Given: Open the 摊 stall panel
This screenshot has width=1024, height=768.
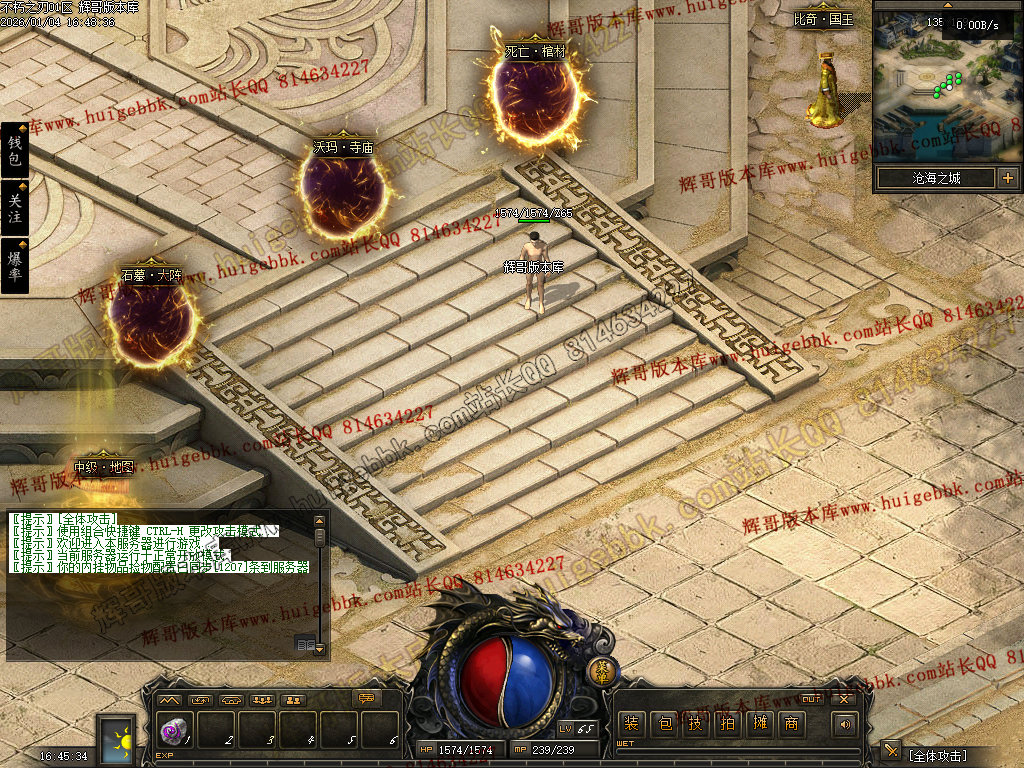Looking at the screenshot, I should pyautogui.click(x=759, y=723).
